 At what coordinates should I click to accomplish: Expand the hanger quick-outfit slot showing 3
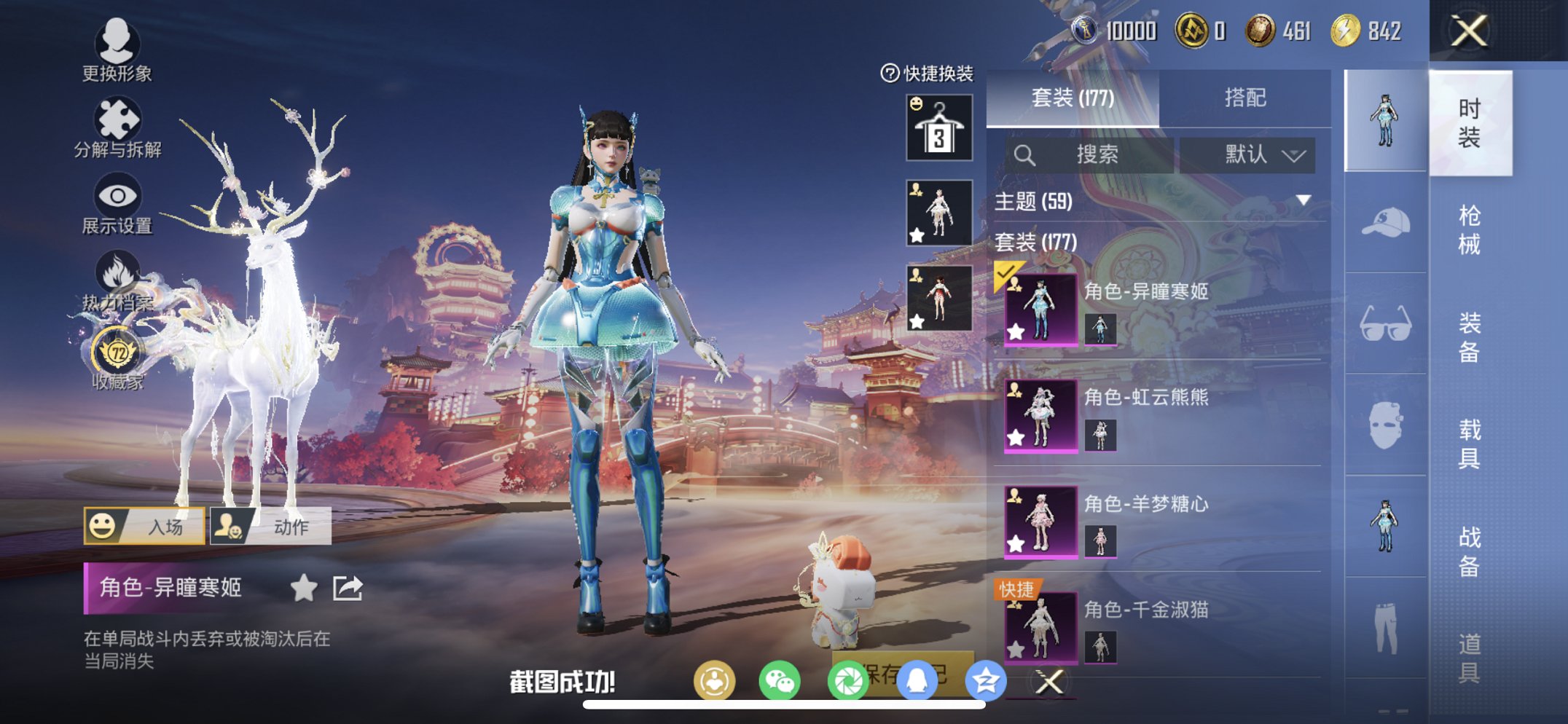[x=938, y=127]
